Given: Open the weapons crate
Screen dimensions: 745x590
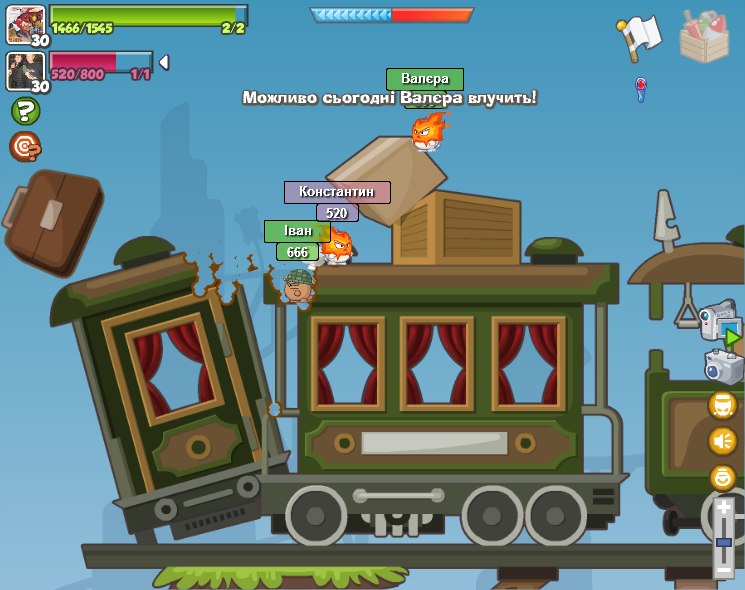Looking at the screenshot, I should 704,36.
